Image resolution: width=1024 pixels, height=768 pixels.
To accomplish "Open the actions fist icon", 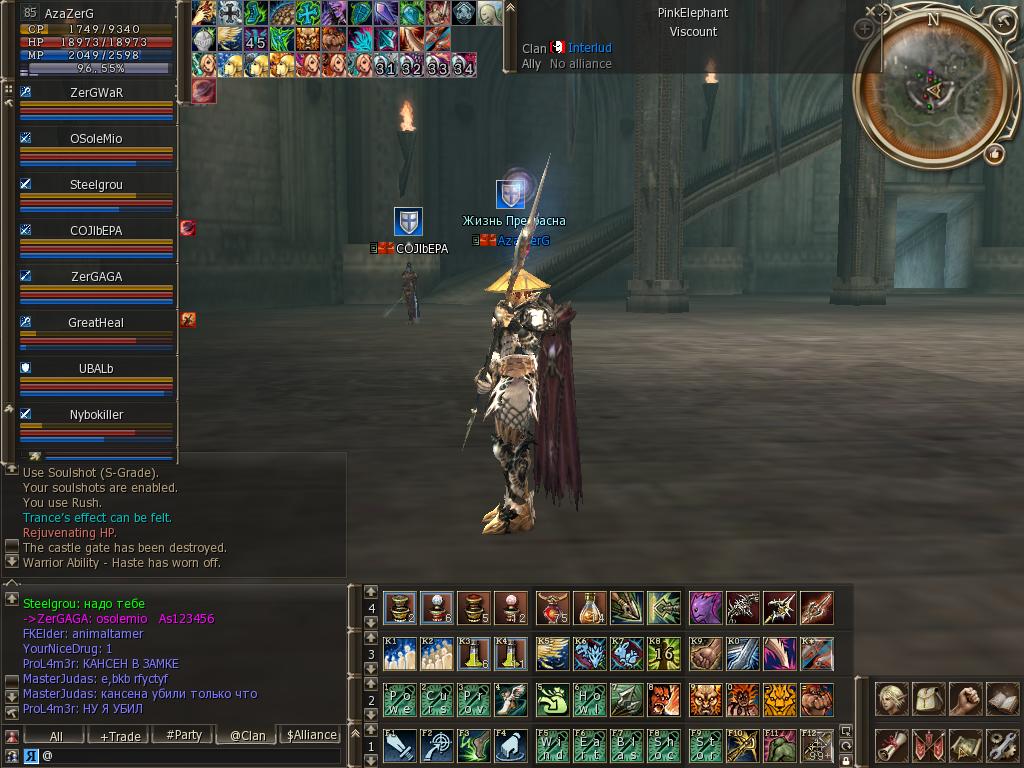I will (965, 700).
